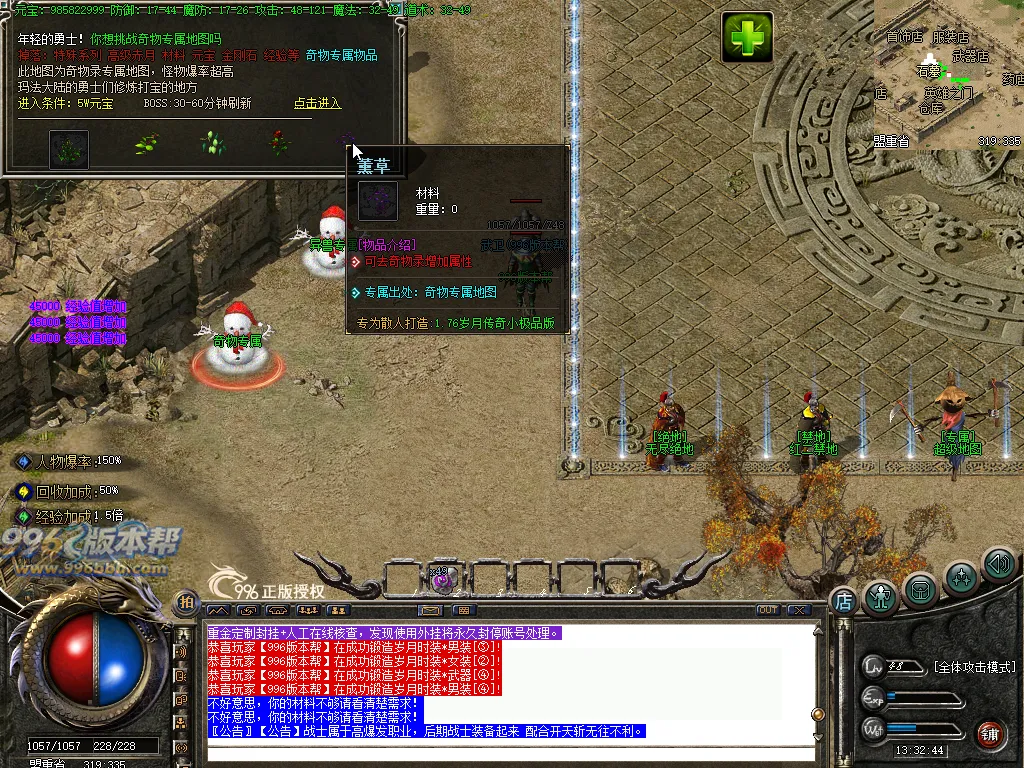
Task: Select the red flower item in the dialog
Action: (279, 143)
